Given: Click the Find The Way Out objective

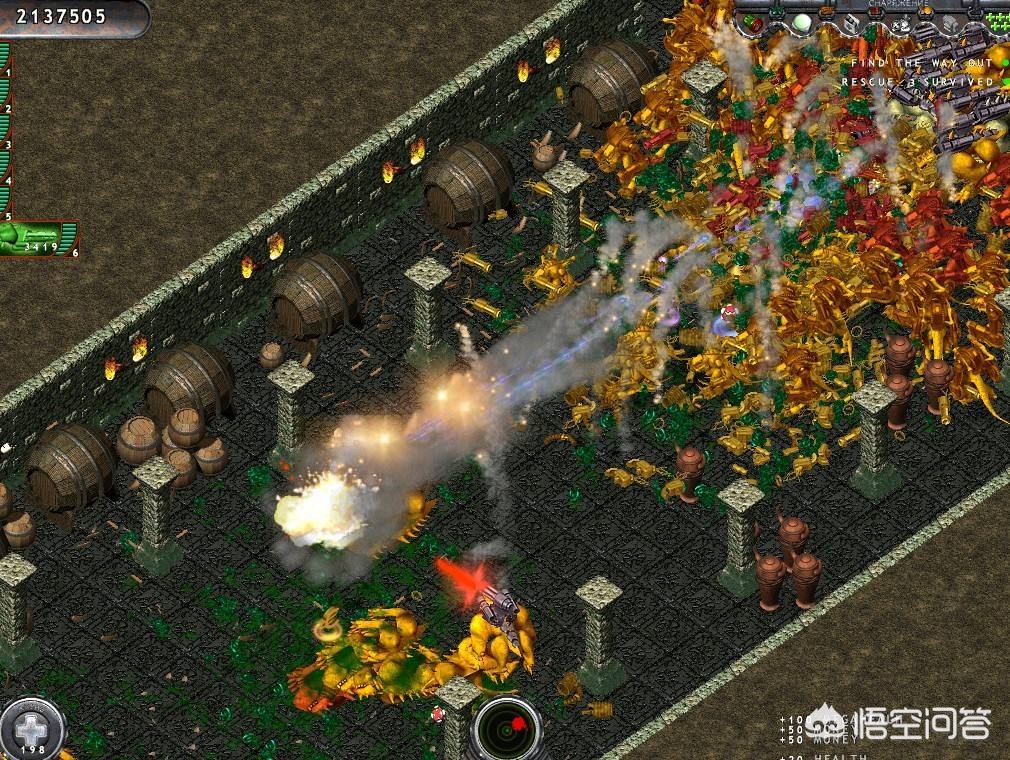Looking at the screenshot, I should pyautogui.click(x=920, y=63).
